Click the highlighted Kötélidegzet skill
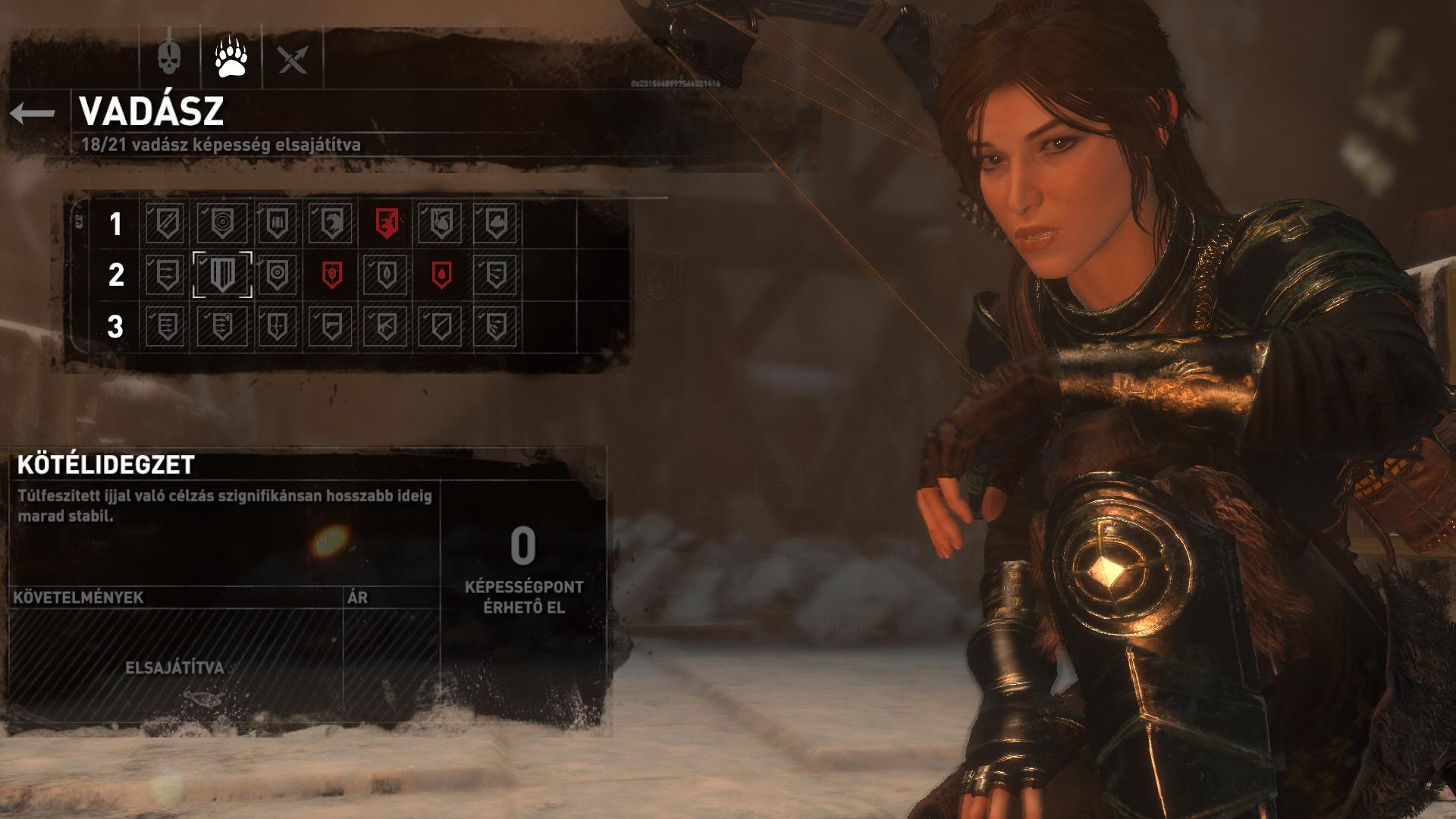Viewport: 1456px width, 819px height. [222, 275]
